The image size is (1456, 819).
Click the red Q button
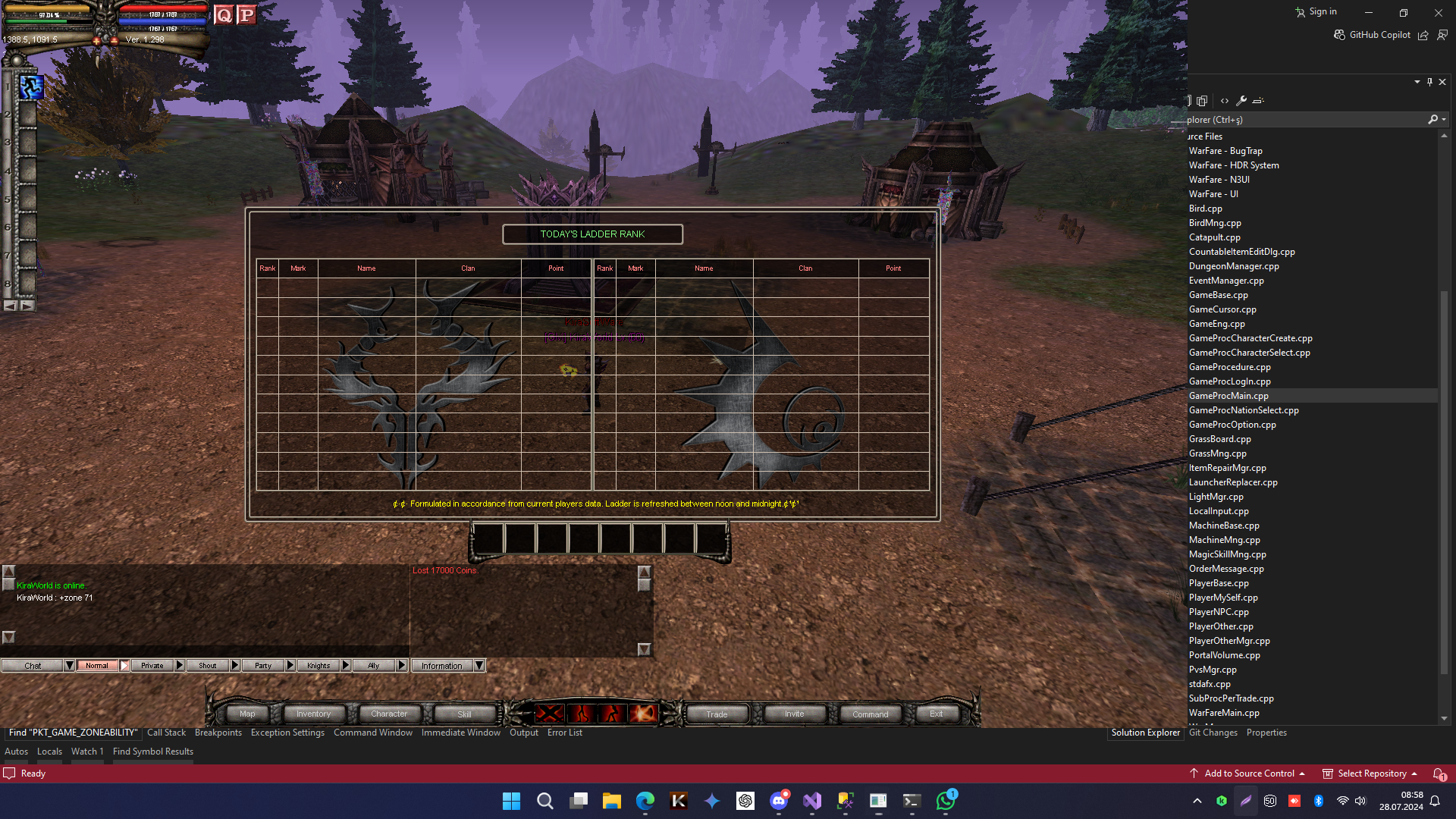pyautogui.click(x=224, y=15)
